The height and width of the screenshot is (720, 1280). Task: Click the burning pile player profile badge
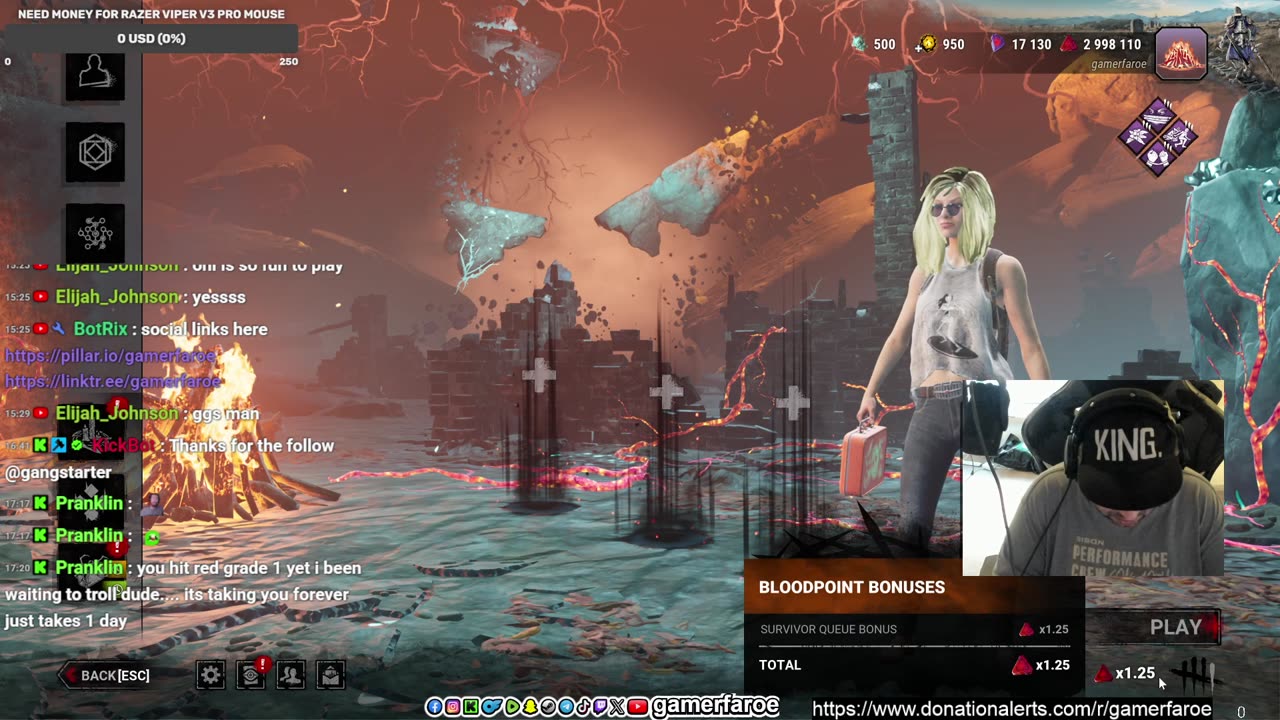click(1181, 52)
